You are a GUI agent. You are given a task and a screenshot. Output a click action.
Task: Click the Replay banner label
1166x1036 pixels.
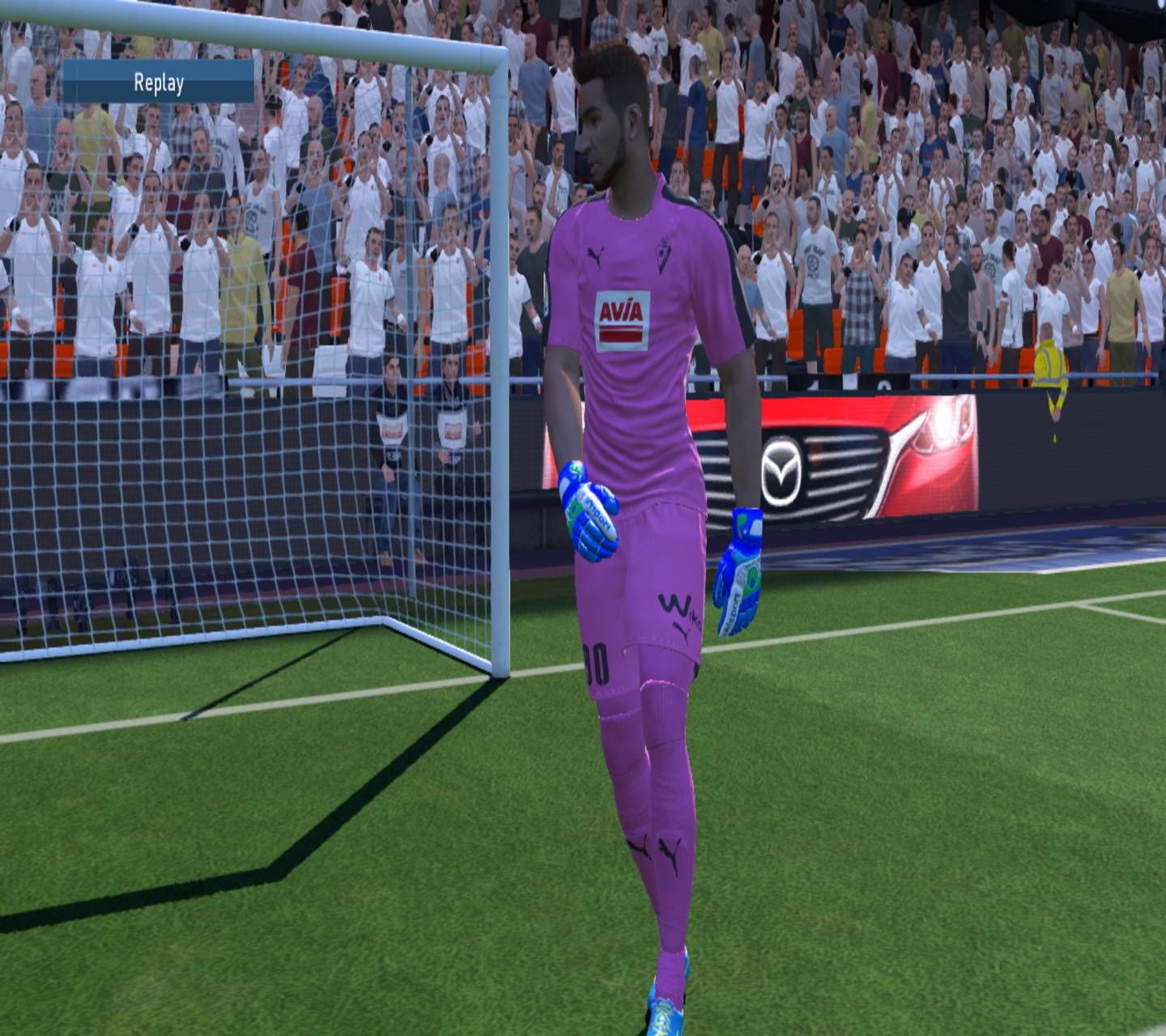point(160,81)
